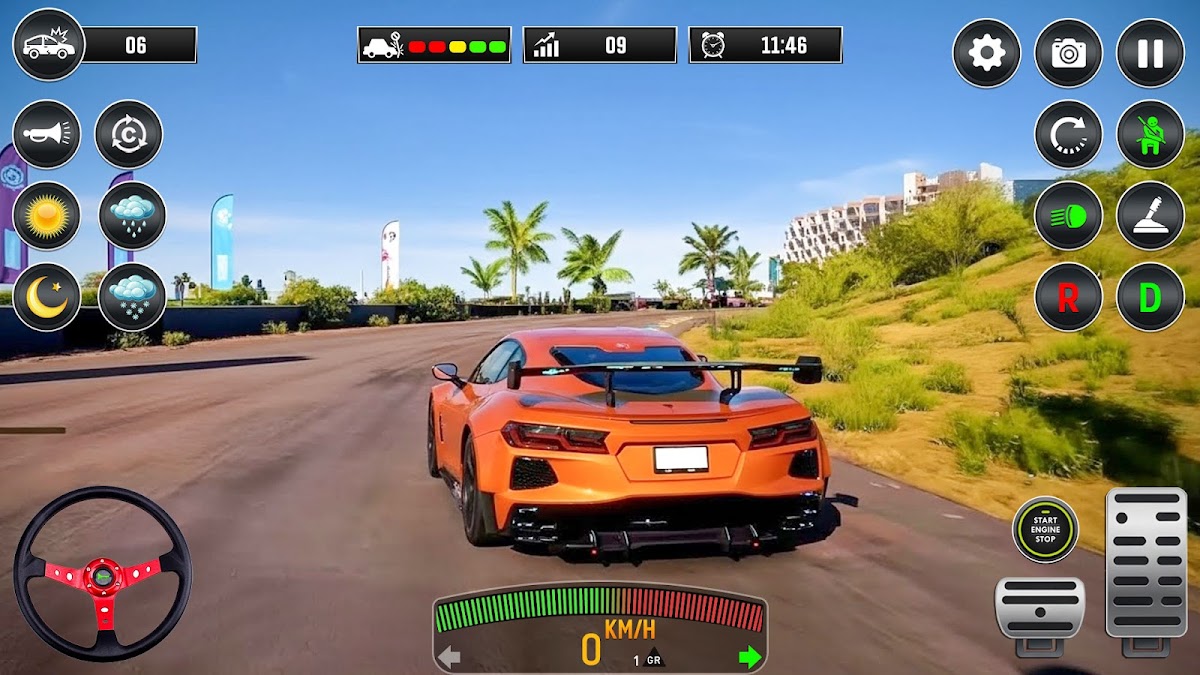Tap the camera view button
Viewport: 1200px width, 675px height.
click(1068, 53)
